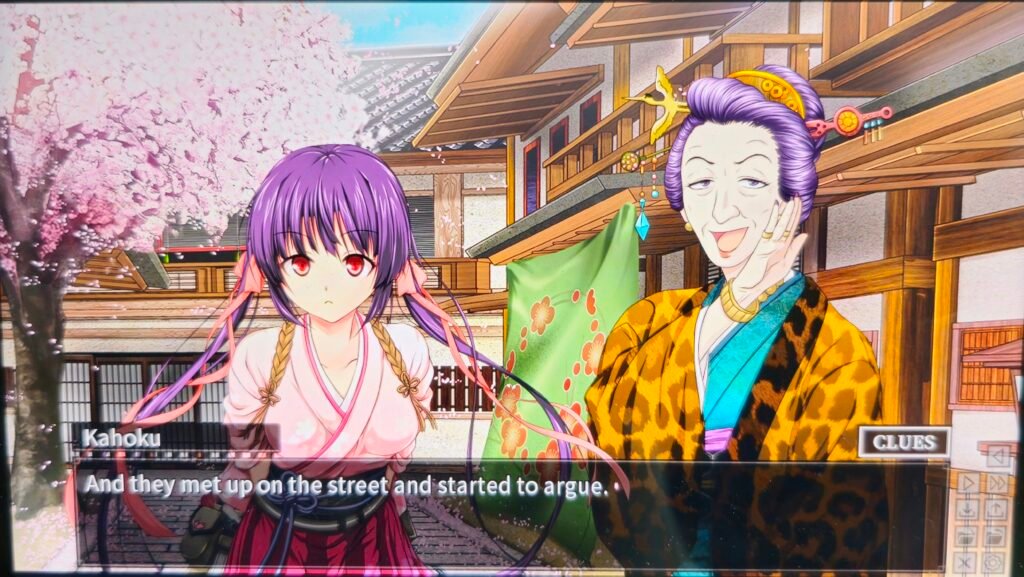This screenshot has width=1024, height=577.
Task: Open settings with the gear icon
Action: coord(996,562)
